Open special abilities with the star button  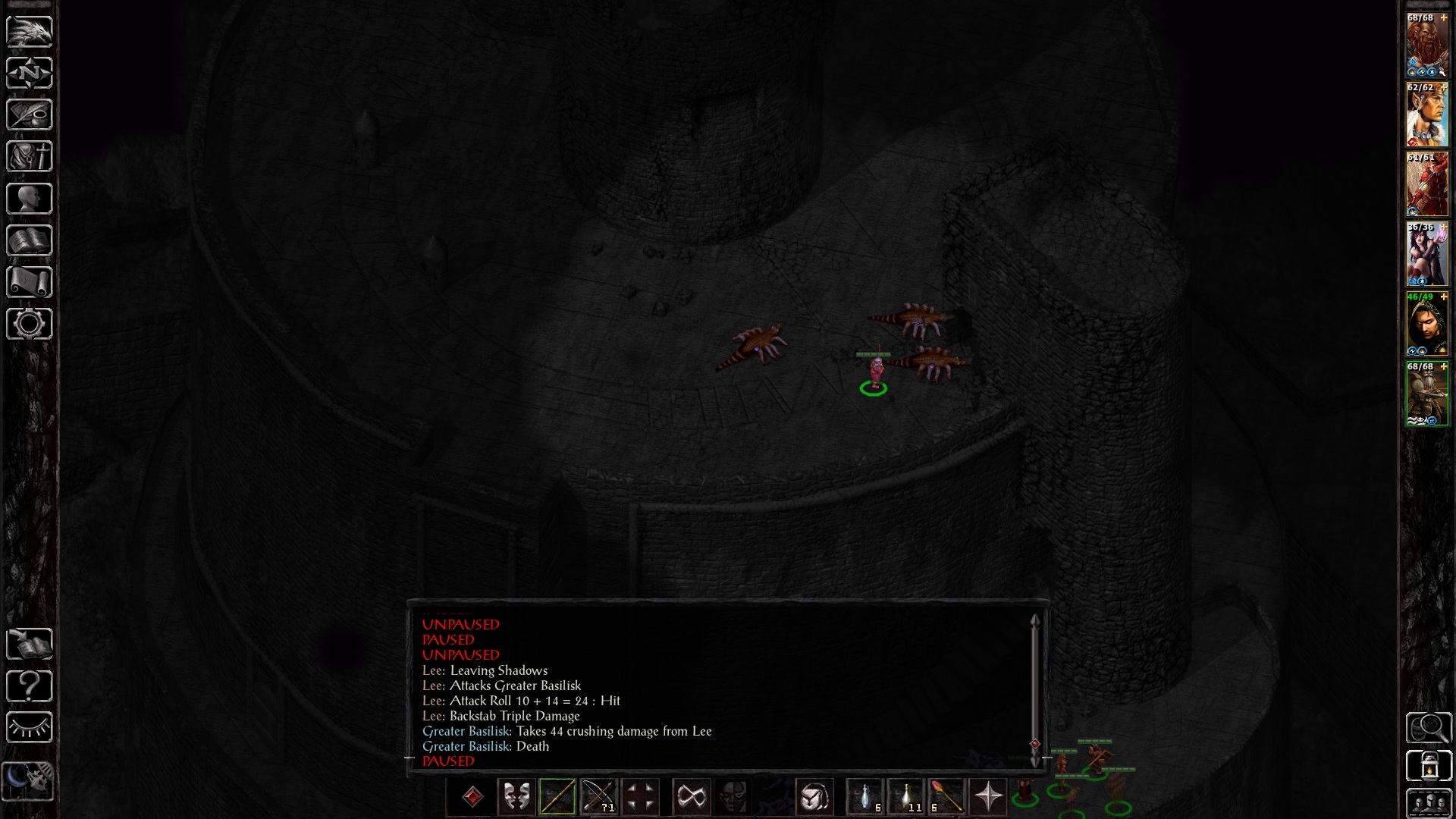(x=988, y=797)
